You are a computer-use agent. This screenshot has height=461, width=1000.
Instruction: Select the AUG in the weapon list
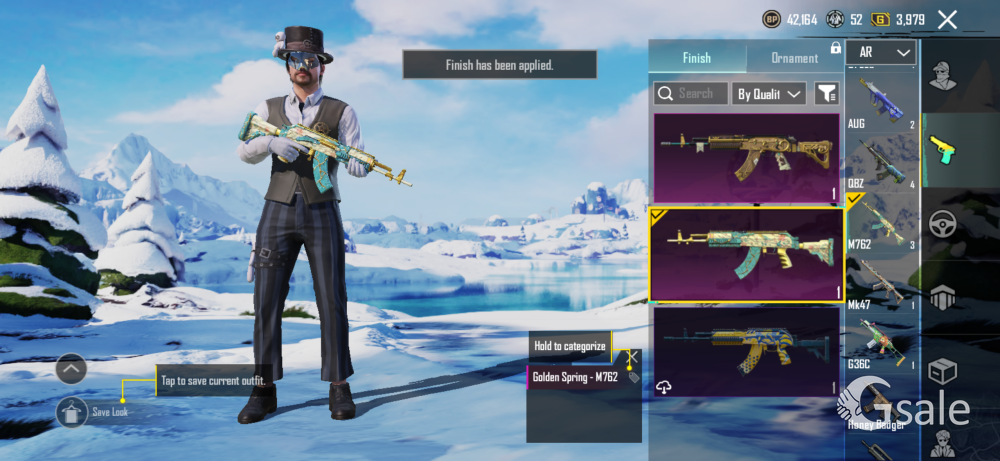pos(881,105)
